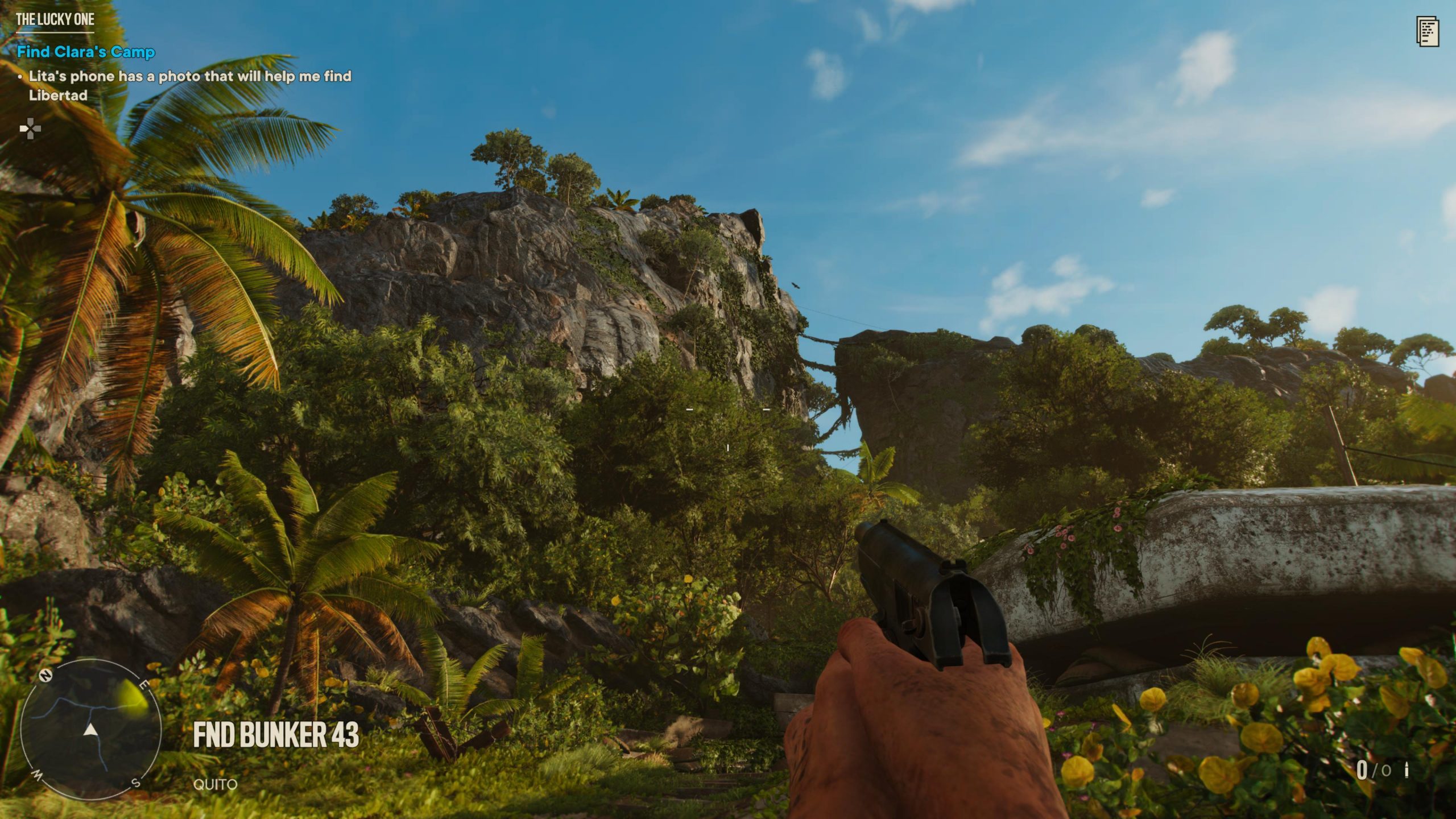Select the Find Clara's Camp objective

tap(86, 52)
